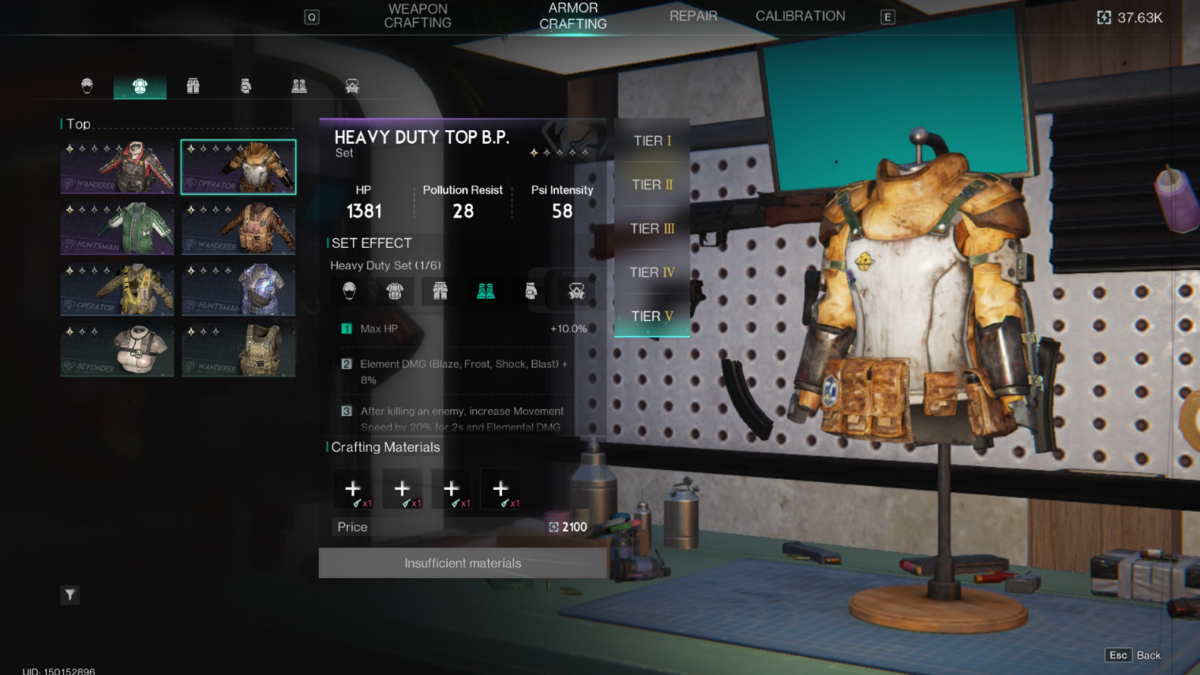1200x675 pixels.
Task: Choose the blue shiny Huntsman shirt blueprint
Action: 239,290
